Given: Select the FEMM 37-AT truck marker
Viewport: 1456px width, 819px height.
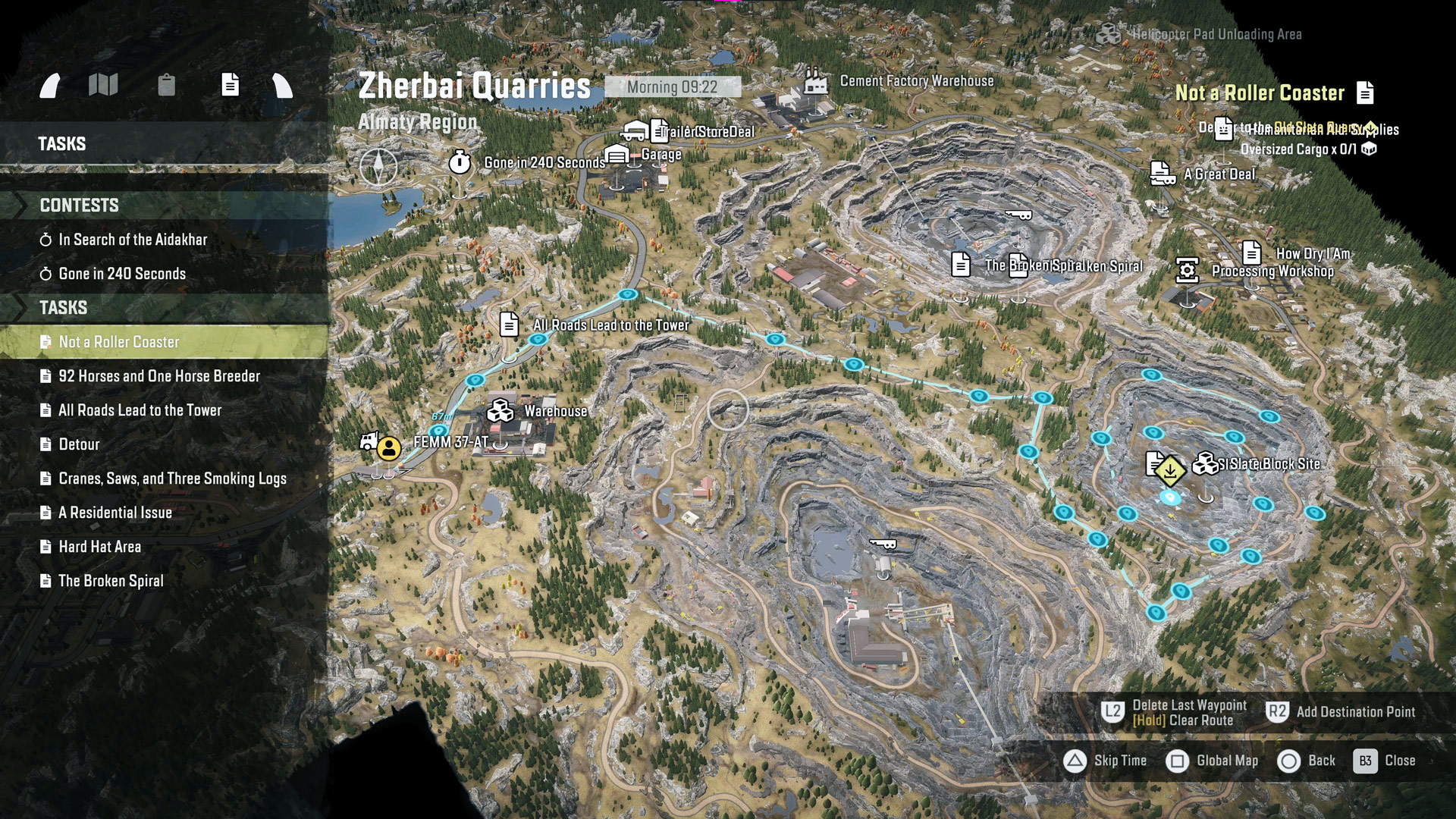Looking at the screenshot, I should pyautogui.click(x=370, y=441).
